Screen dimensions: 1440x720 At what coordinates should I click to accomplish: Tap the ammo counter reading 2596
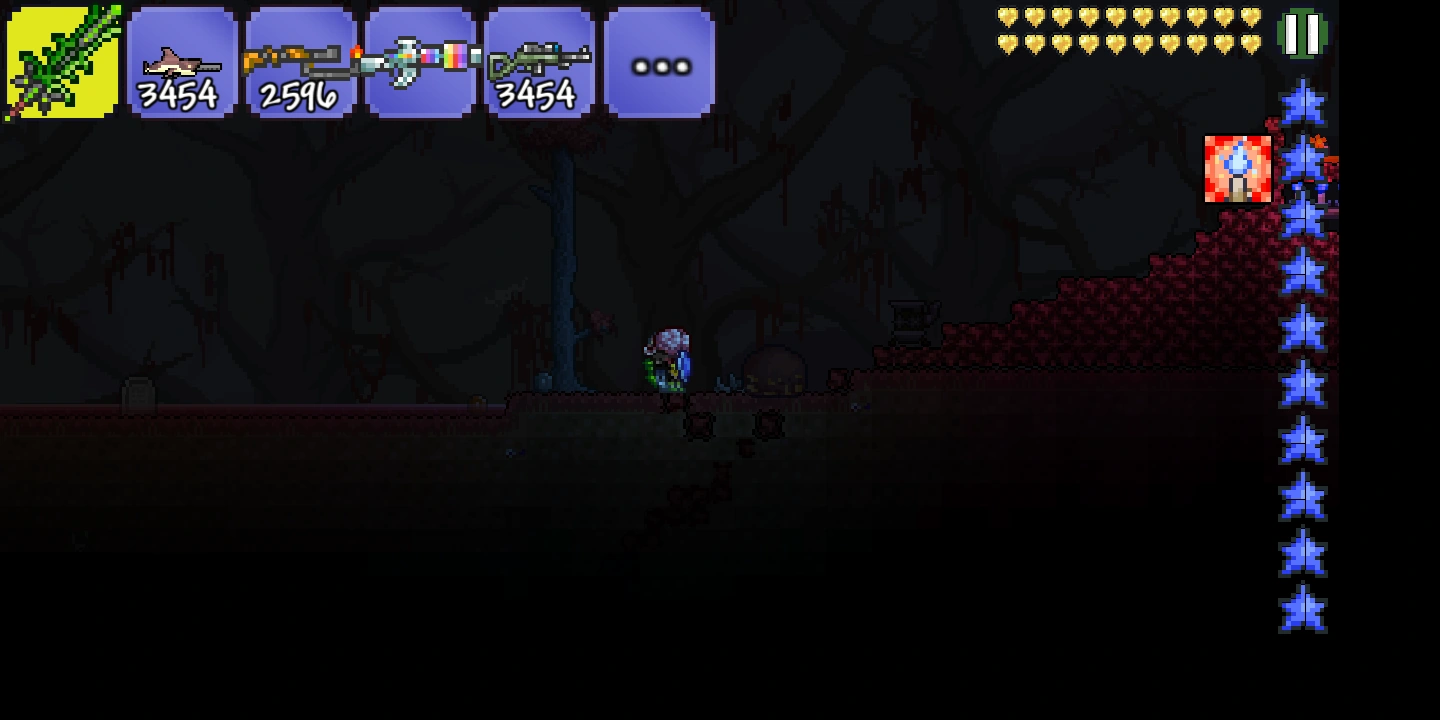pyautogui.click(x=298, y=97)
